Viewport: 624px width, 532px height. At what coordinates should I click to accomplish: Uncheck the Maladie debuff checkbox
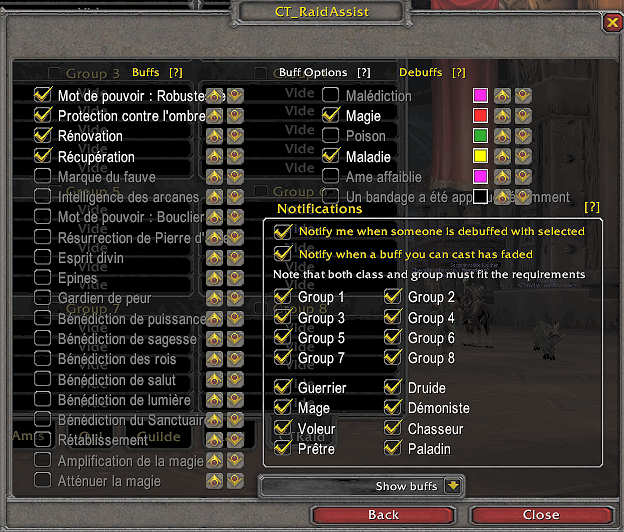(331, 157)
